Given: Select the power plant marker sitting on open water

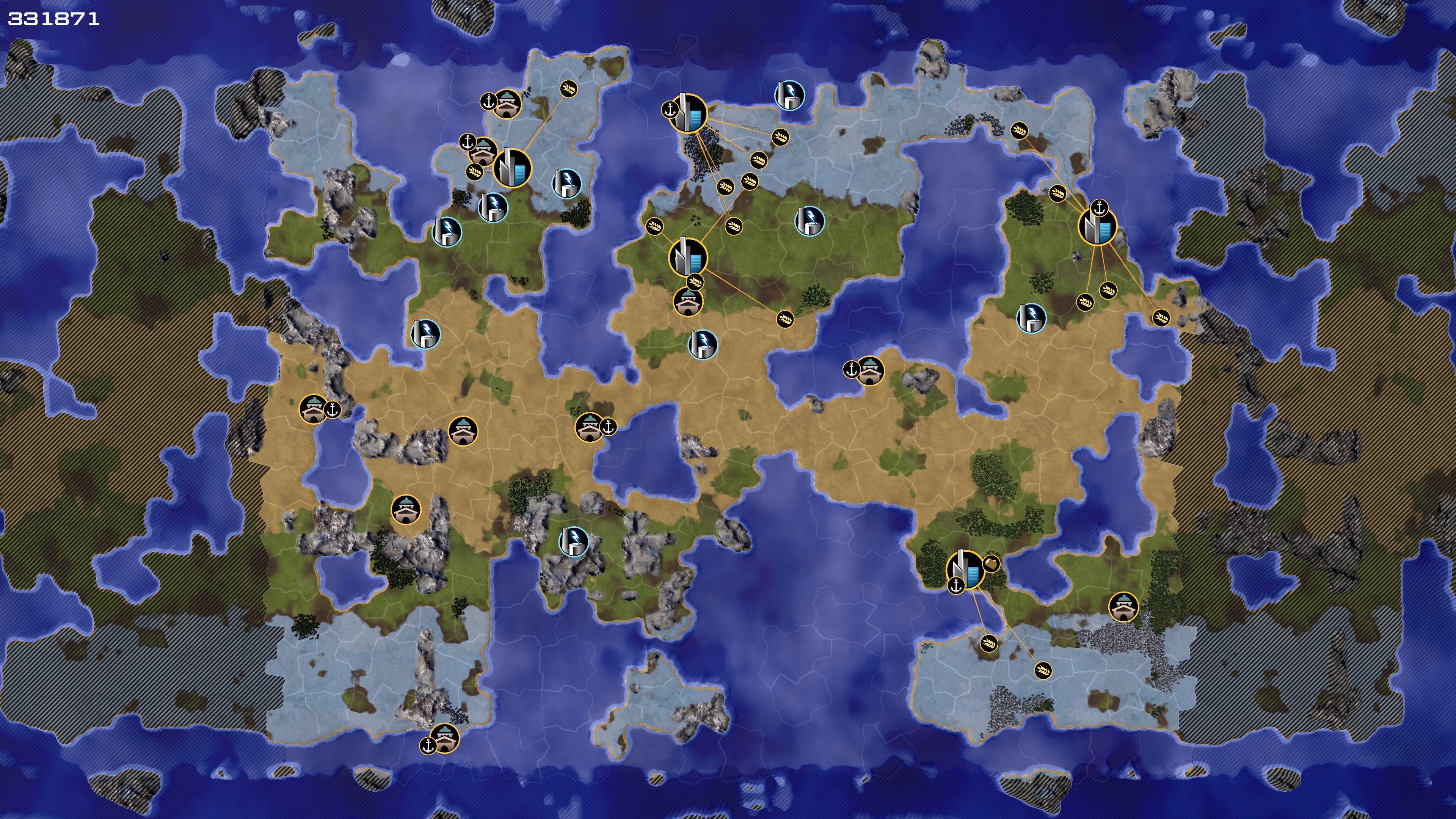Looking at the screenshot, I should 789,94.
